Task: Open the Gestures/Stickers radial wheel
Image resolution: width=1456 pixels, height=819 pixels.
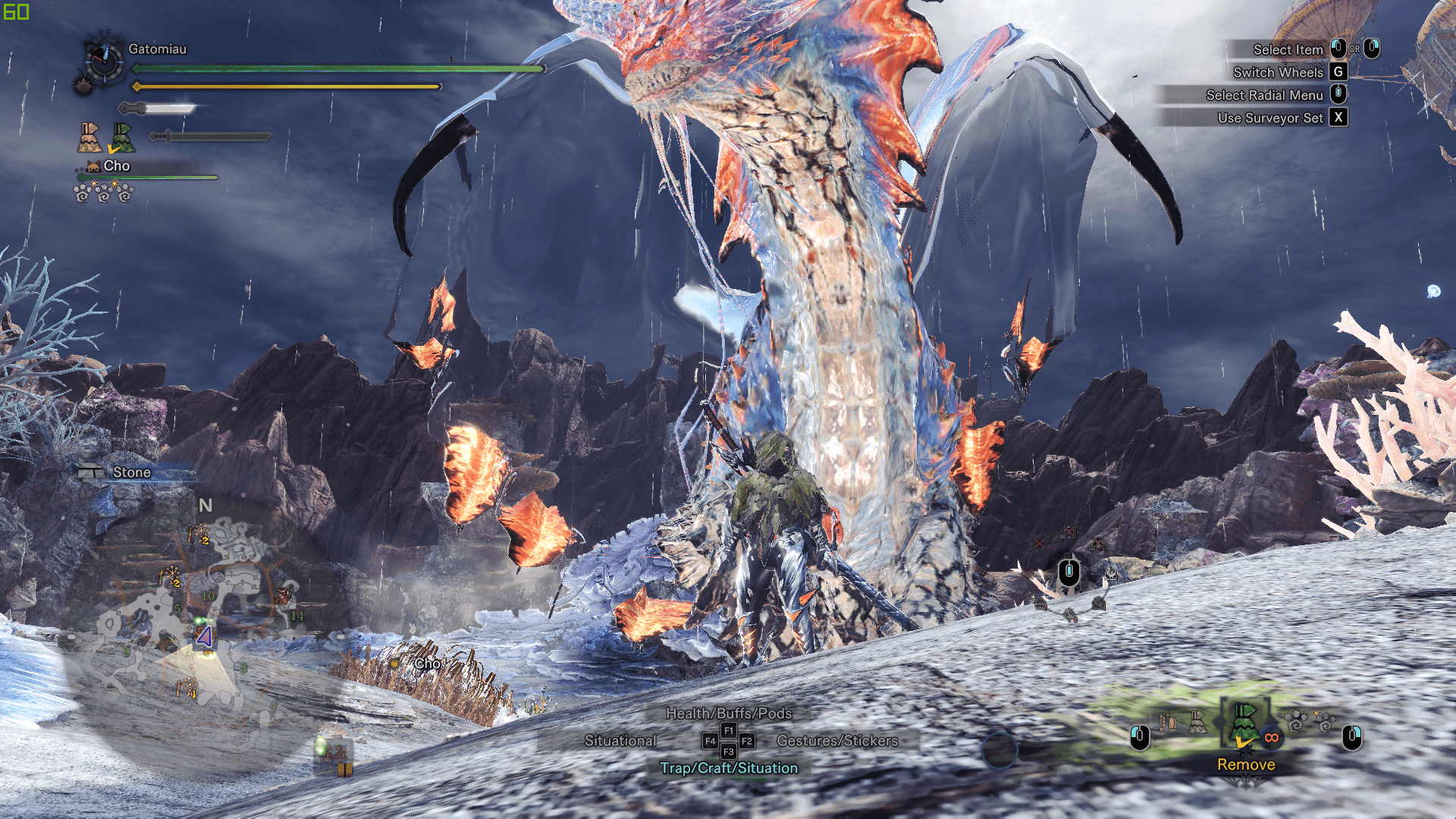Action: (x=836, y=741)
